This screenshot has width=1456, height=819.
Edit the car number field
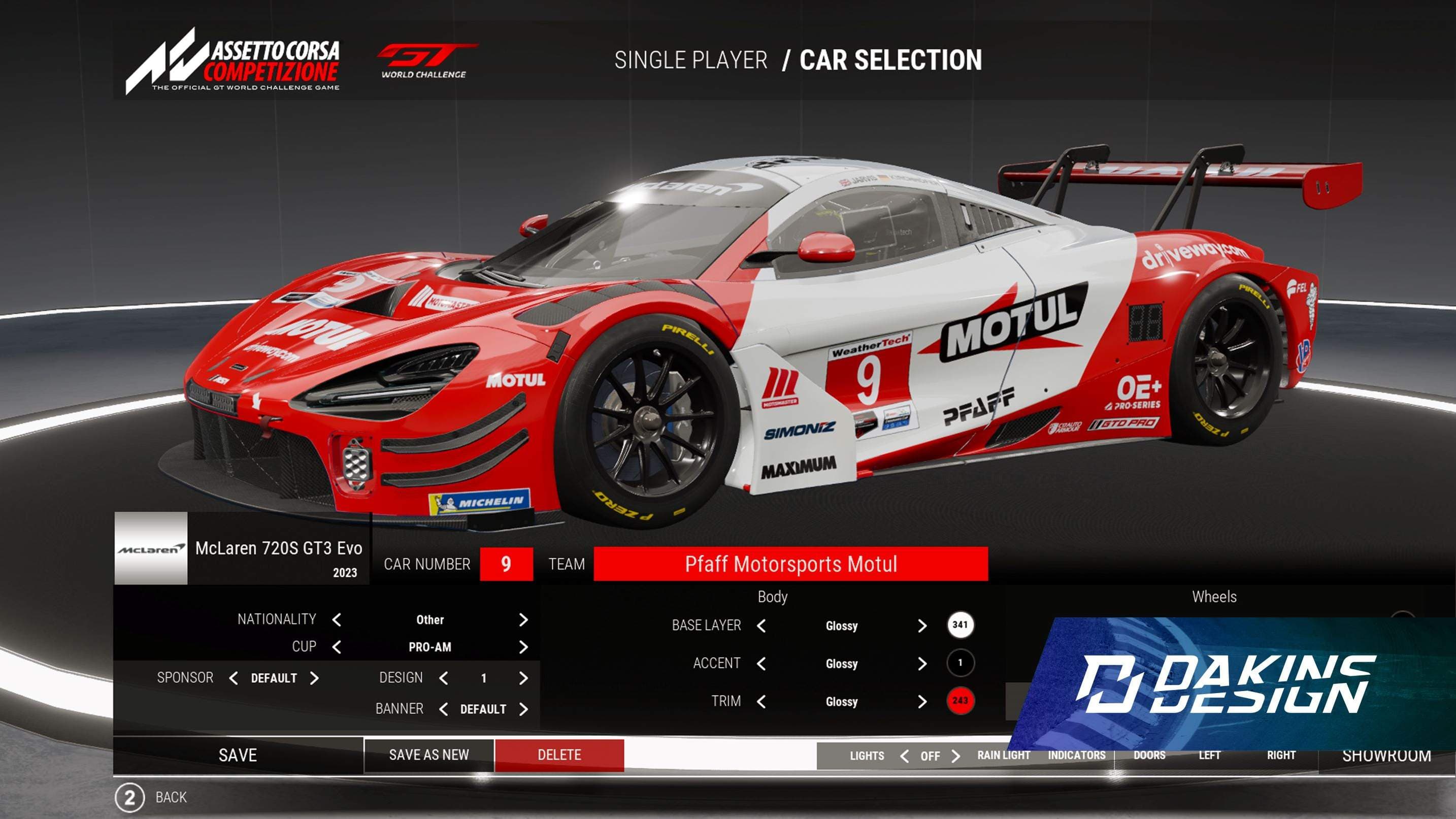click(x=506, y=564)
